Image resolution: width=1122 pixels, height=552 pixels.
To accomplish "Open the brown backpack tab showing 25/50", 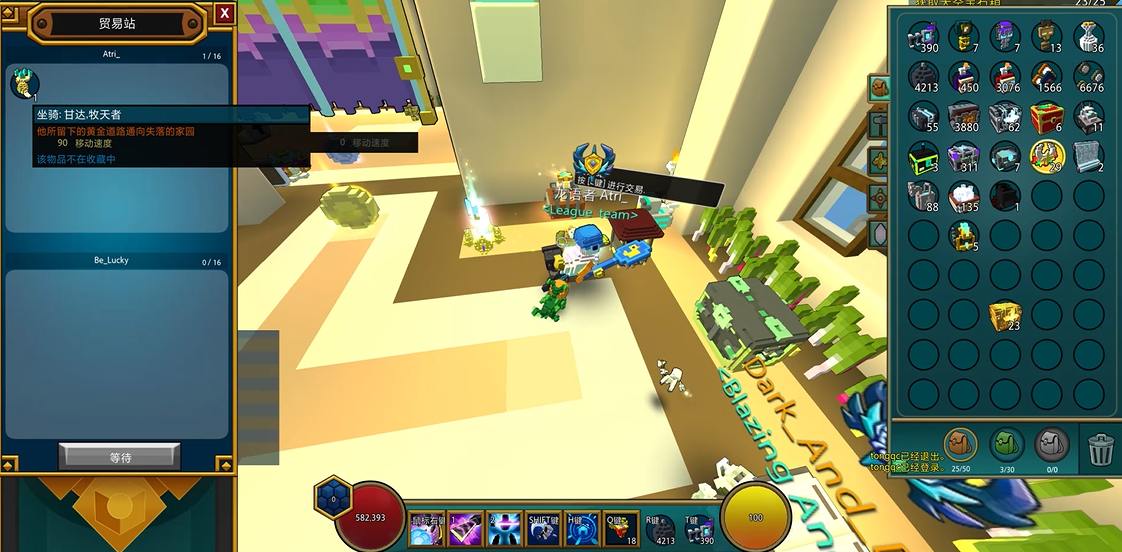I will click(959, 445).
